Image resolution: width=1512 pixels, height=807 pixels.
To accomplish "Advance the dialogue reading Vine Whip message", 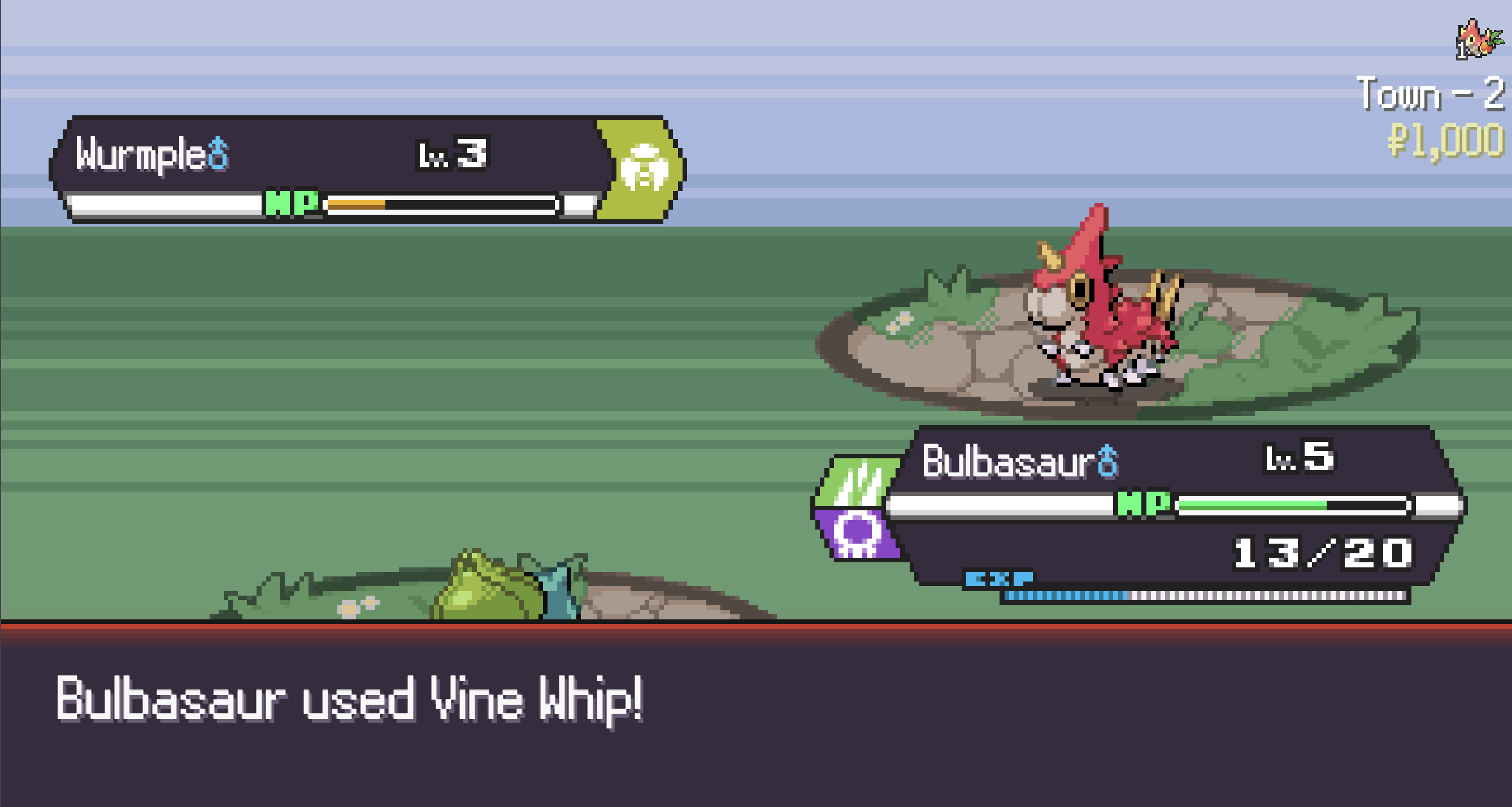I will 756,722.
